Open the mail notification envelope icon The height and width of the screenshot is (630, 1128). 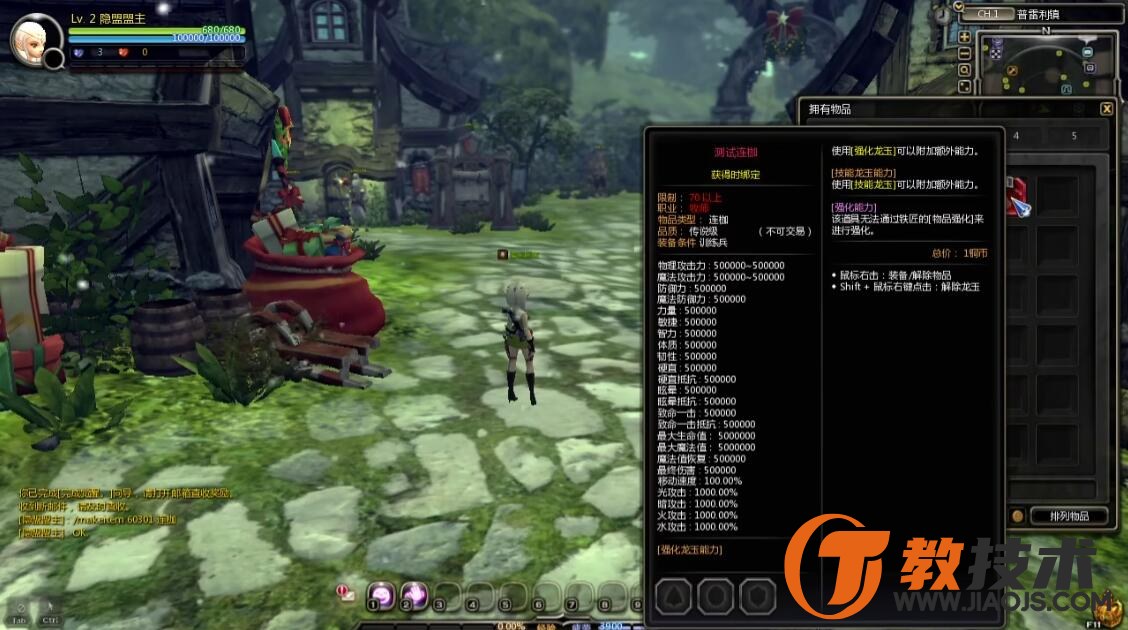coord(346,593)
